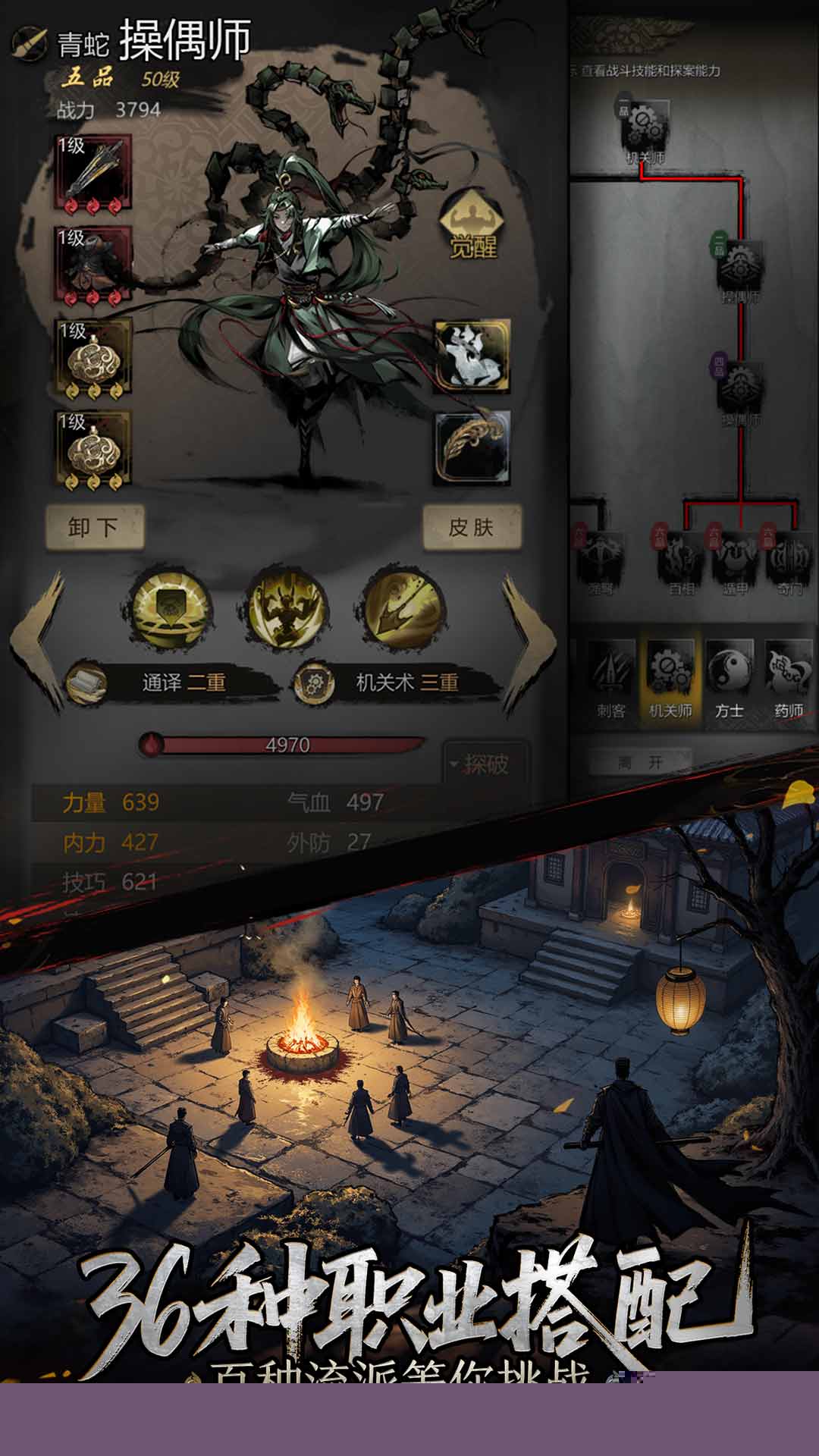Inspect the shield emblem skill icon

coord(171,608)
